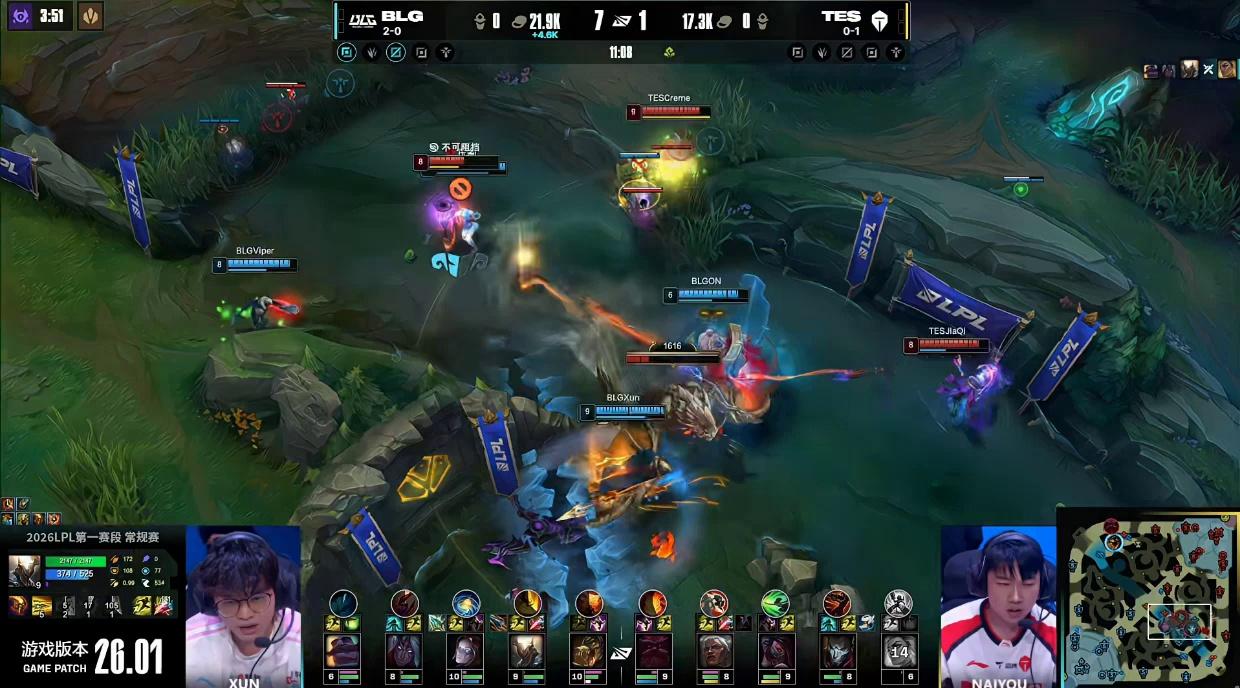Click the TES team logo on the scoreboard
The width and height of the screenshot is (1240, 688).
click(881, 18)
